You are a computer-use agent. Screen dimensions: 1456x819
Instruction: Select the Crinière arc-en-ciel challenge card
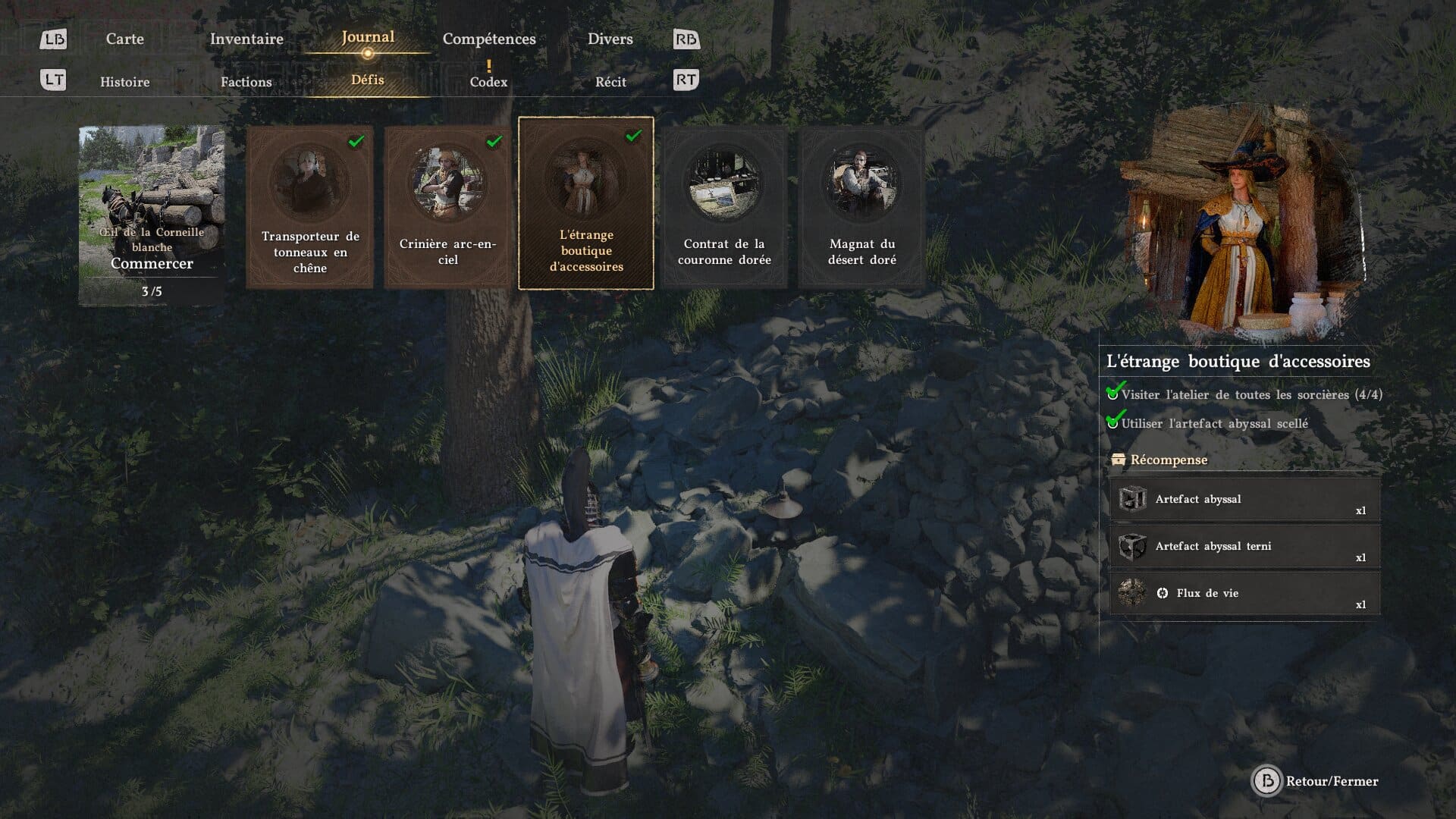[x=448, y=207]
